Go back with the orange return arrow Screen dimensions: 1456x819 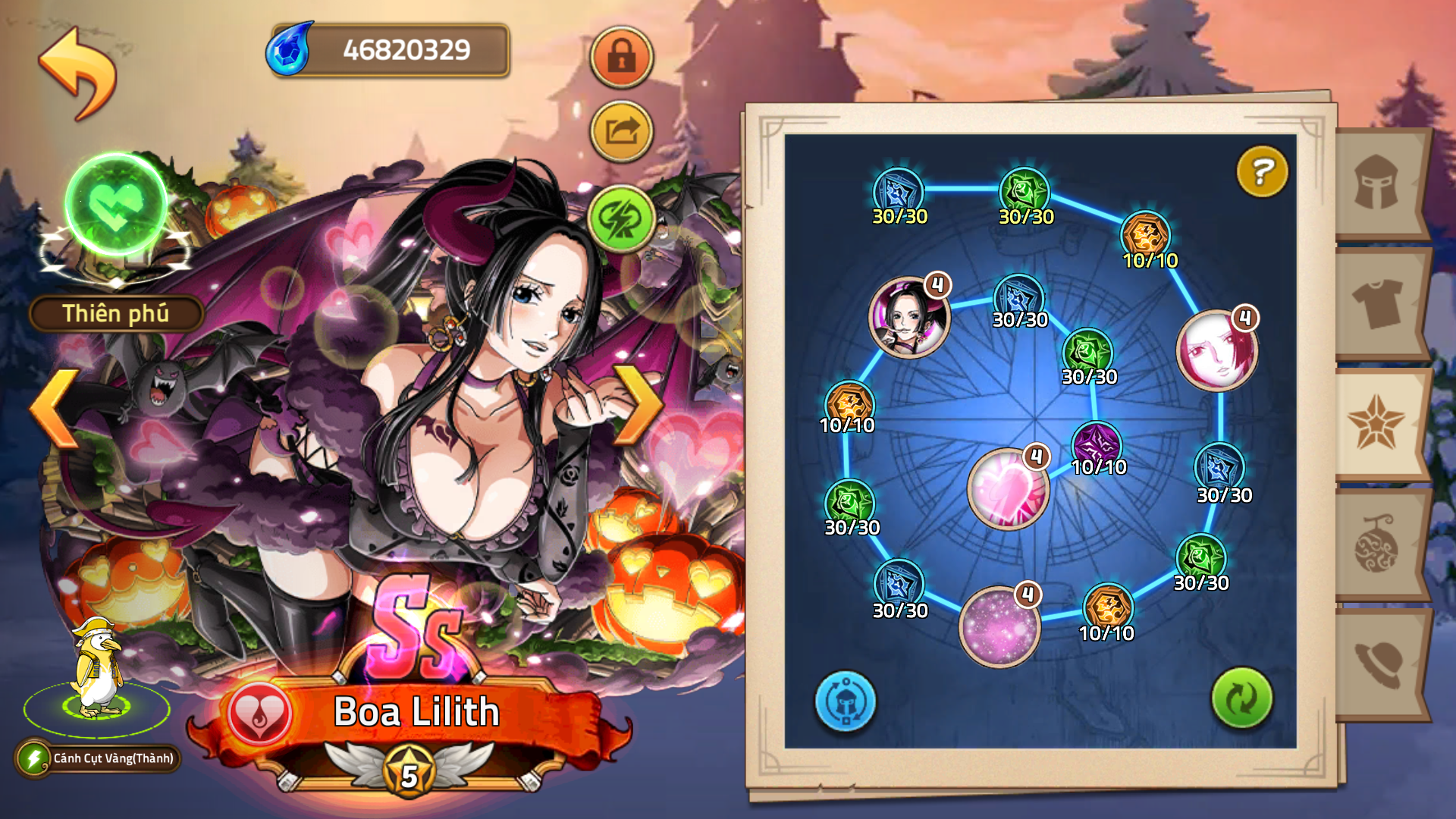pos(77,73)
